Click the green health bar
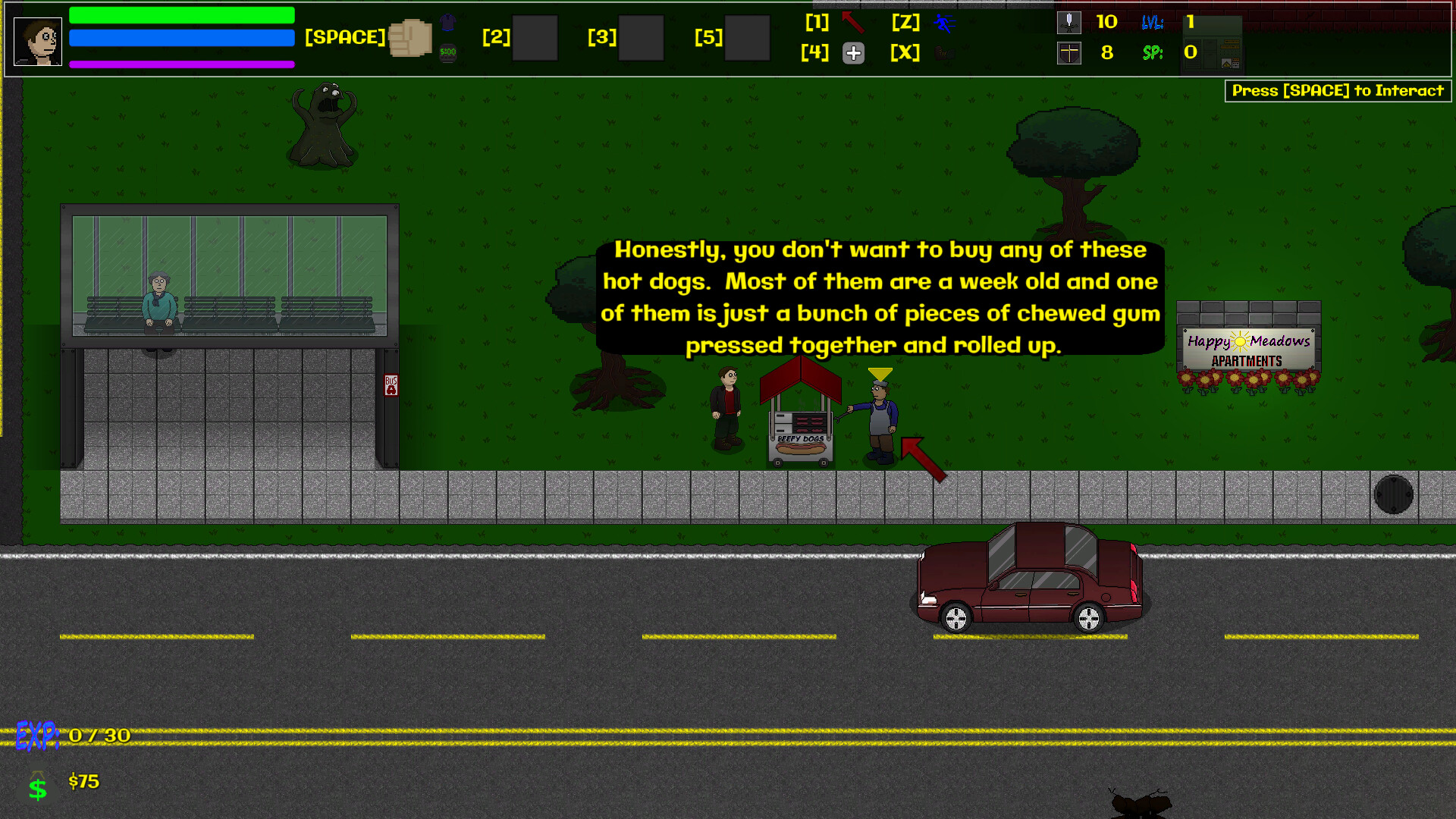This screenshot has width=1456, height=819. click(181, 14)
